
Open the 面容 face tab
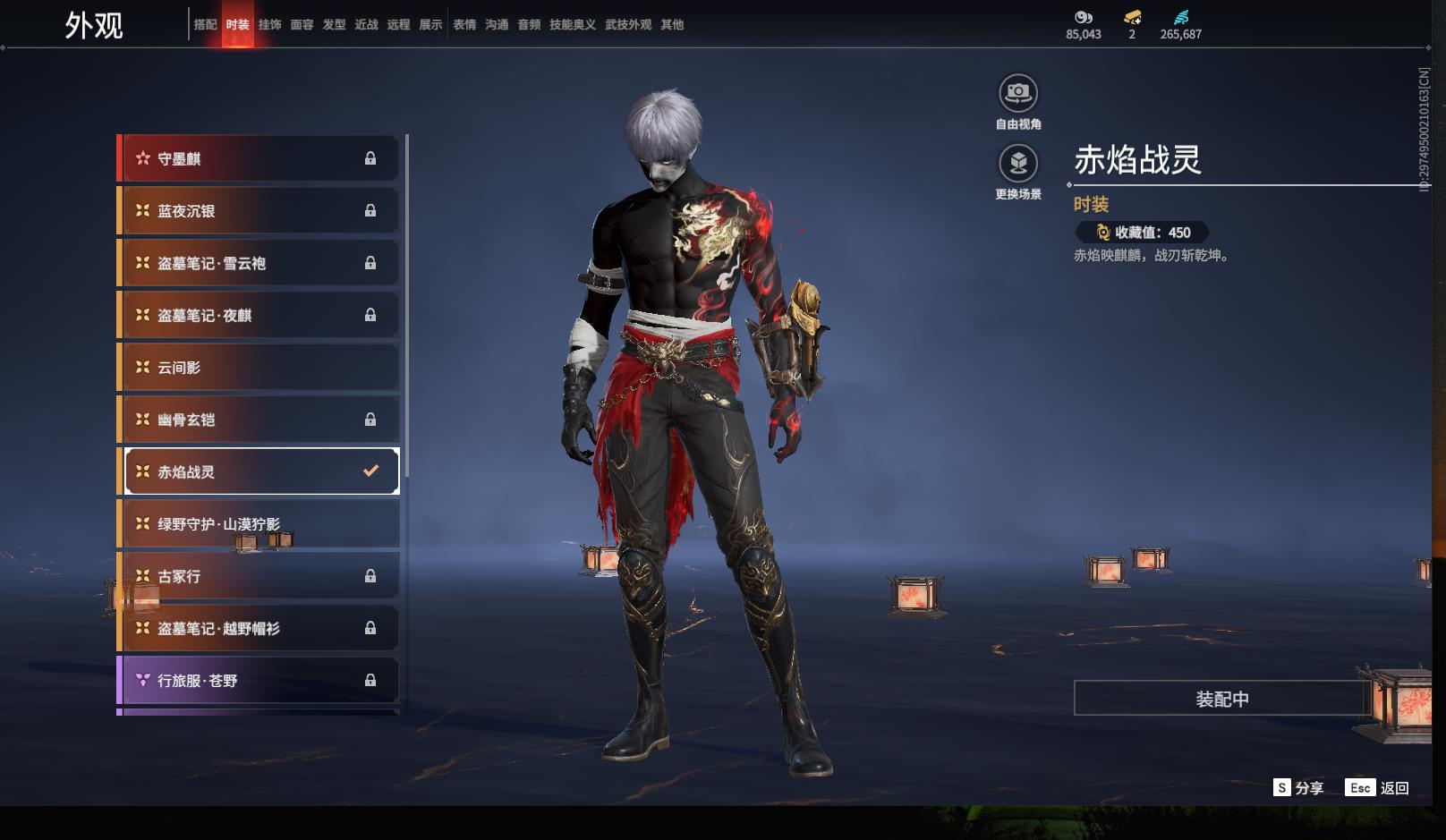pyautogui.click(x=302, y=25)
